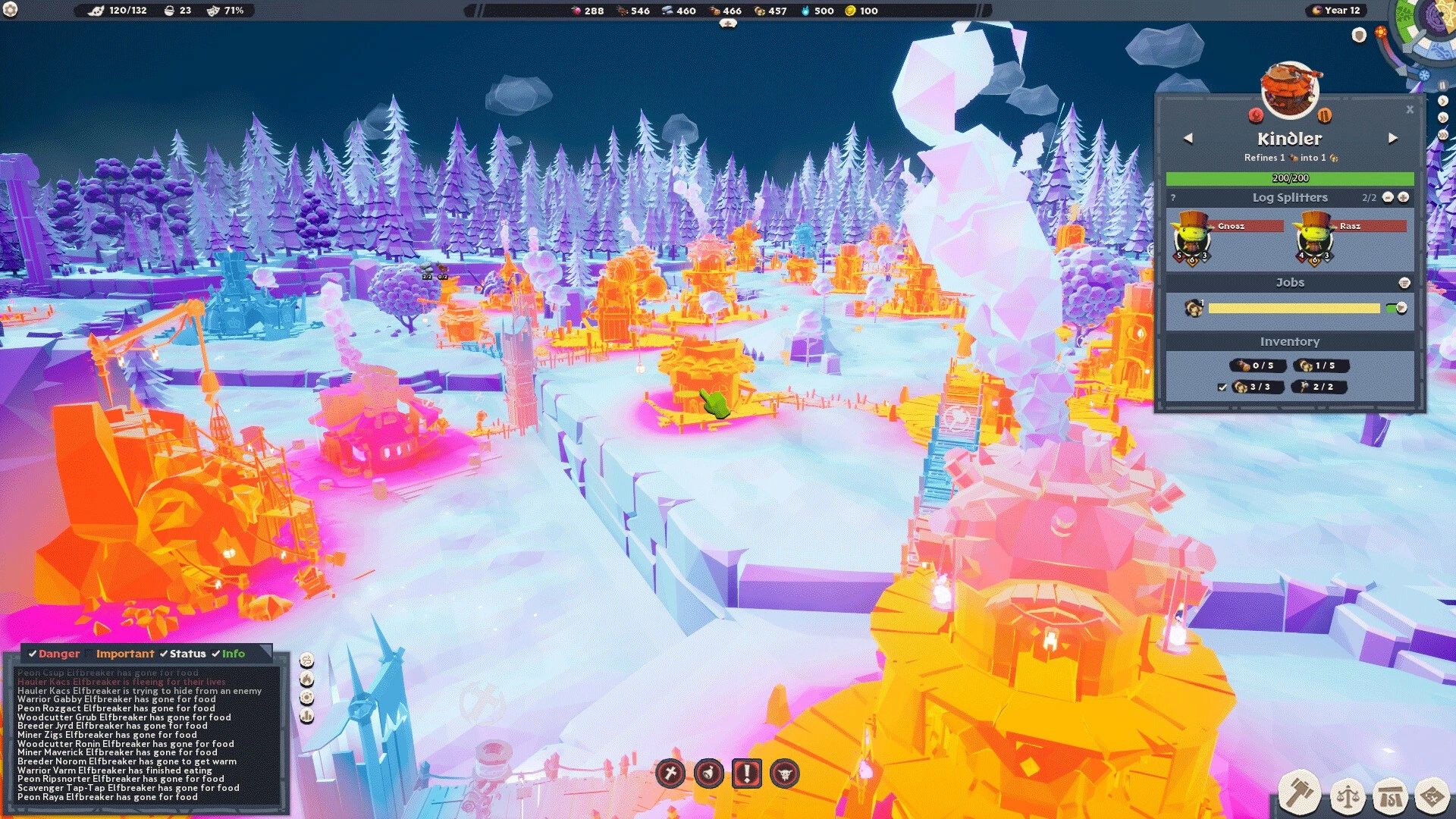Open the map button in bottom toolbar
The image size is (1456, 819).
1432,796
